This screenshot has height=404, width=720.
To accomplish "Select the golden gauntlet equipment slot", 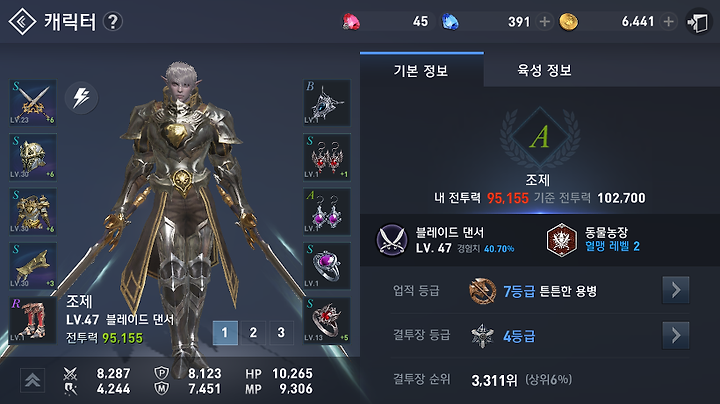I will pyautogui.click(x=32, y=266).
